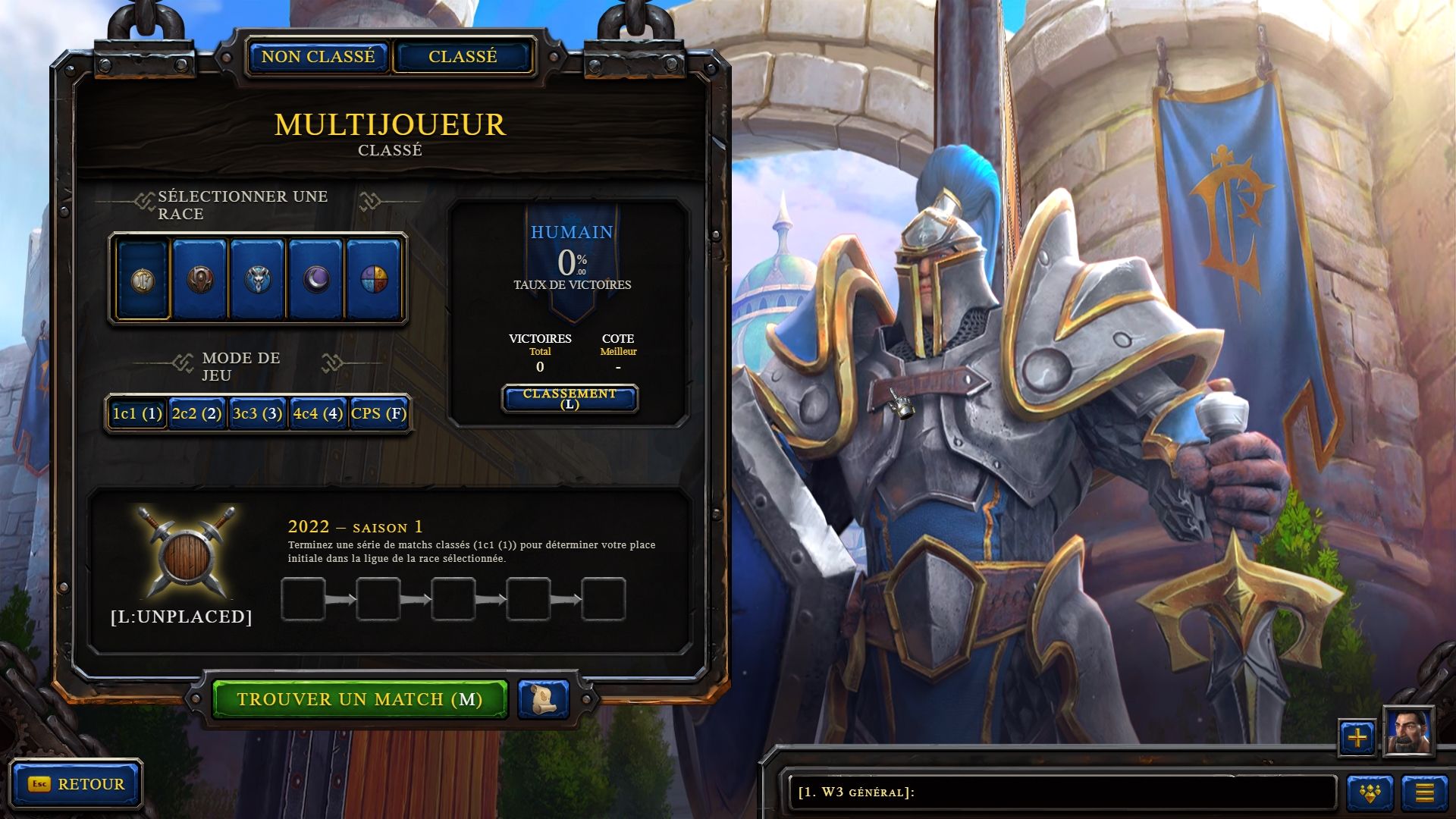
Task: Select the random race icon
Action: [x=373, y=279]
